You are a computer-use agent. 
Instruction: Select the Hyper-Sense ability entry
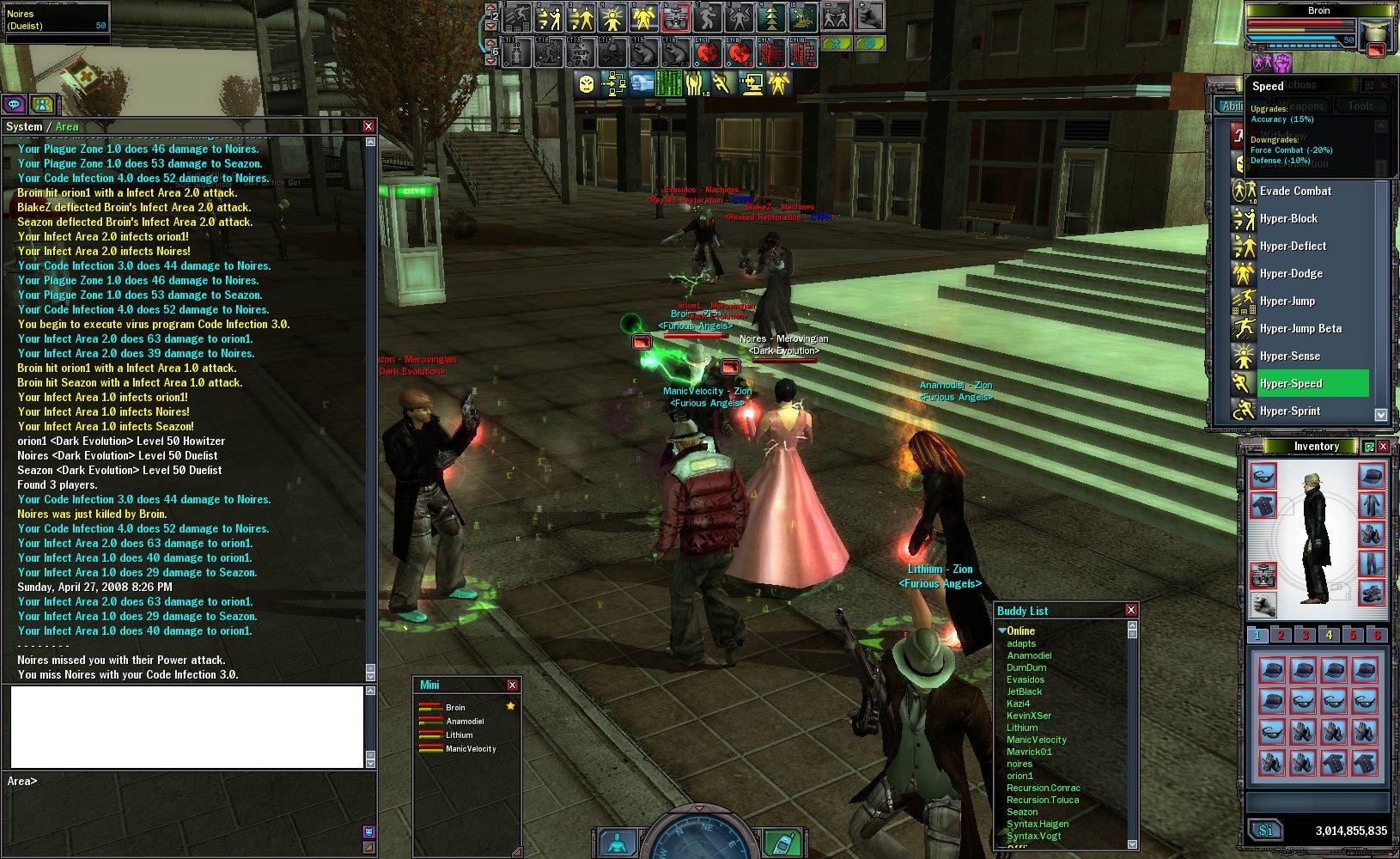[1289, 356]
